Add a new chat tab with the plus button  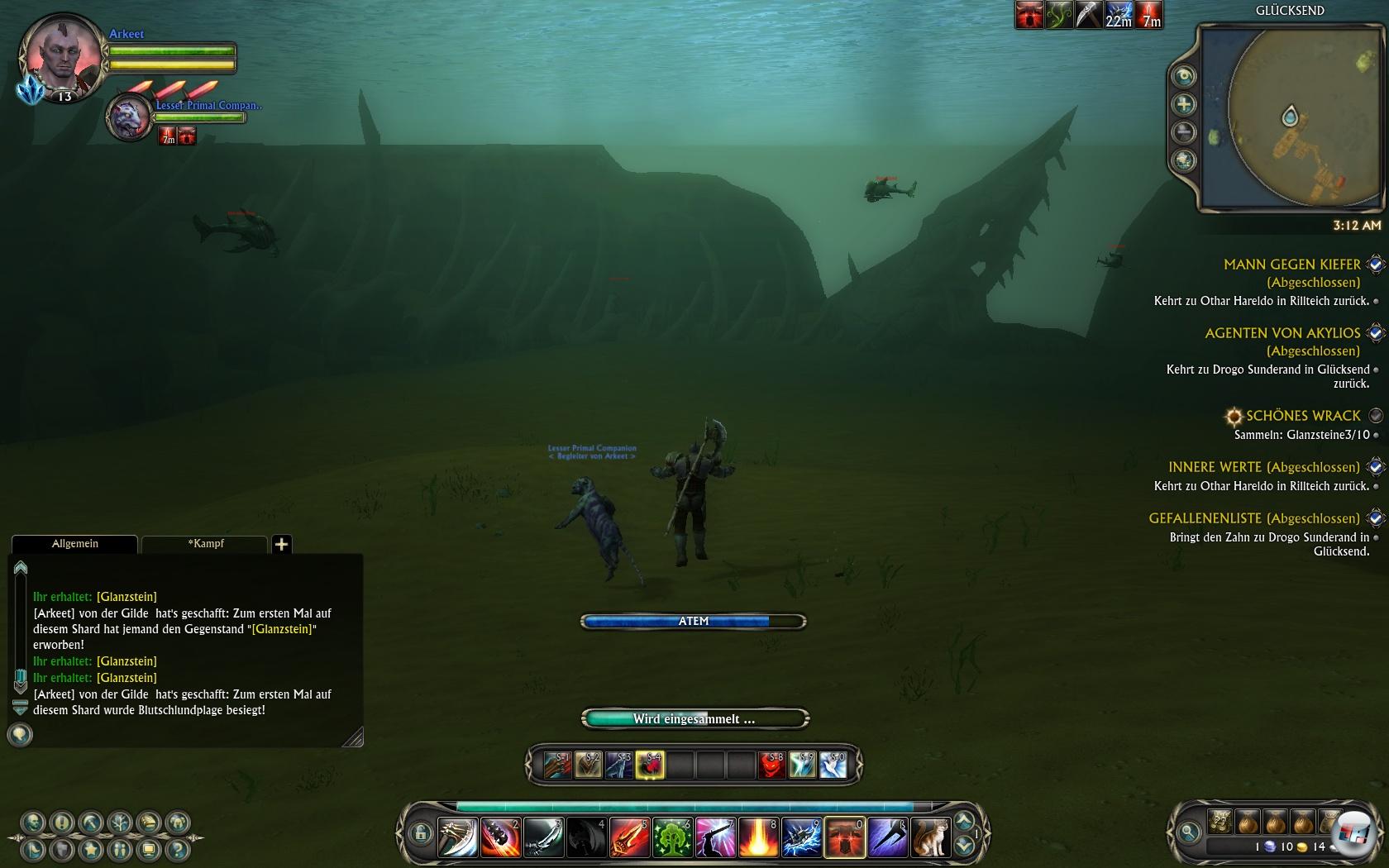pyautogui.click(x=281, y=544)
